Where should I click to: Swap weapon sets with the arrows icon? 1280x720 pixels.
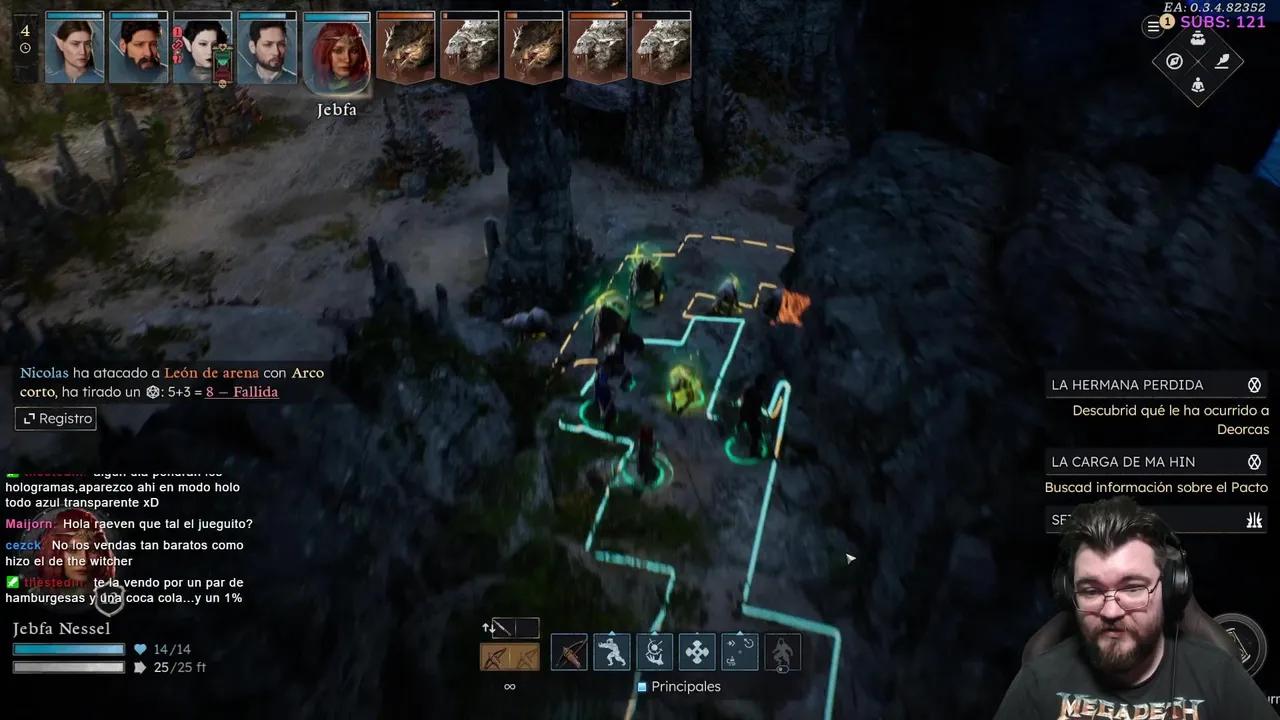tap(489, 628)
